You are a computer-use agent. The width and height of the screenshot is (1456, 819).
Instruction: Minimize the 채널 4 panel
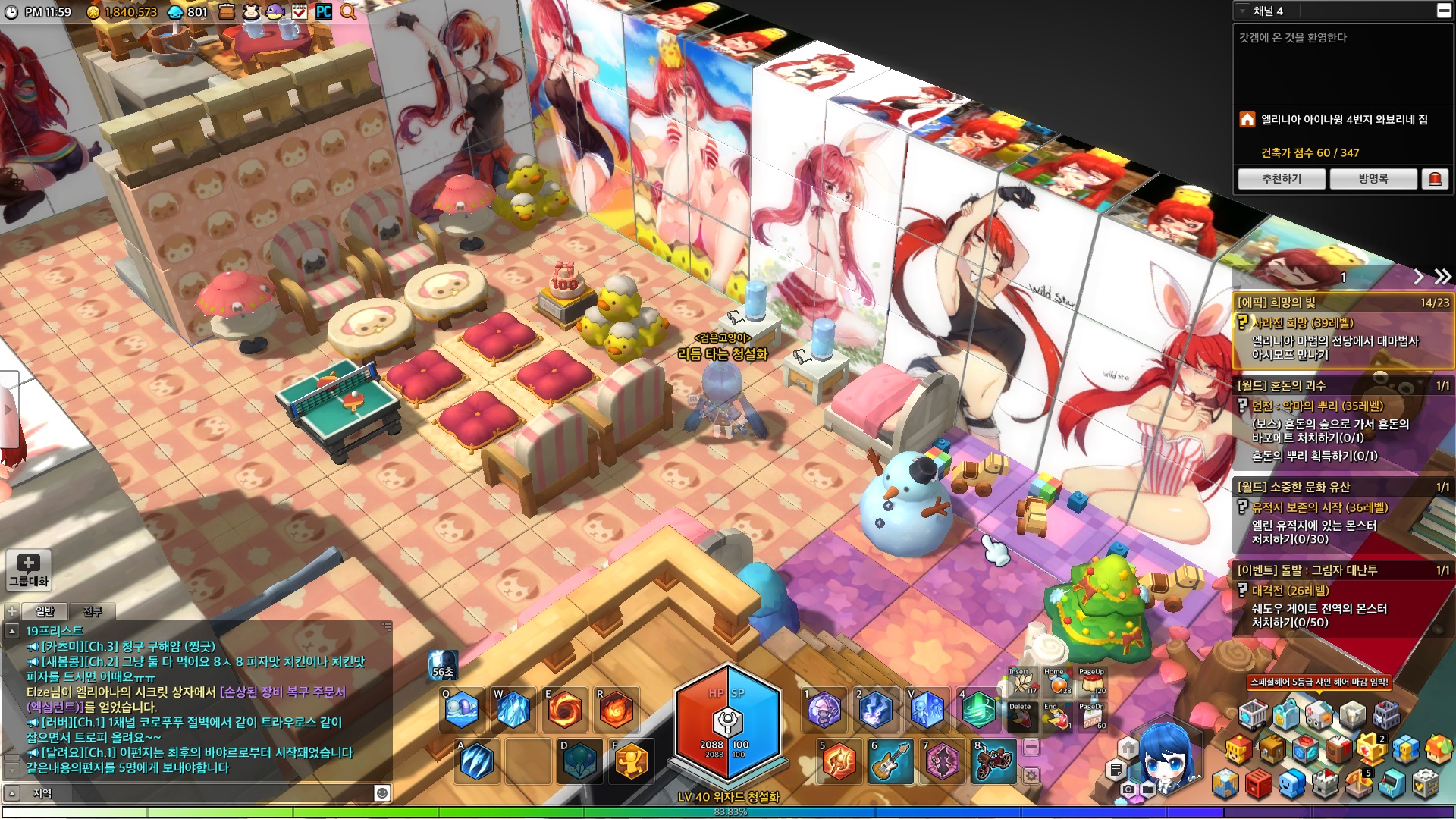1443,11
